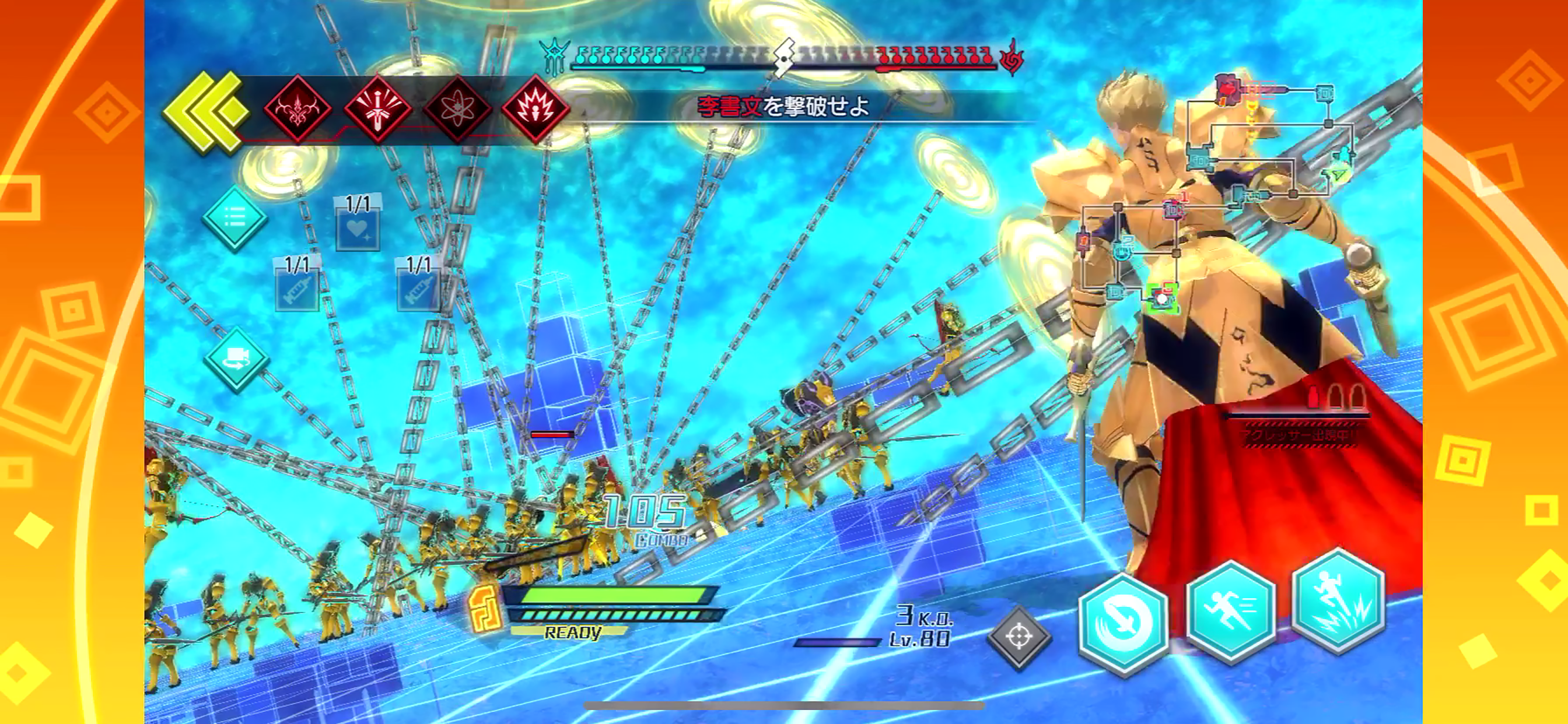Use the red sword burst skill
Image resolution: width=1568 pixels, height=724 pixels.
[377, 110]
